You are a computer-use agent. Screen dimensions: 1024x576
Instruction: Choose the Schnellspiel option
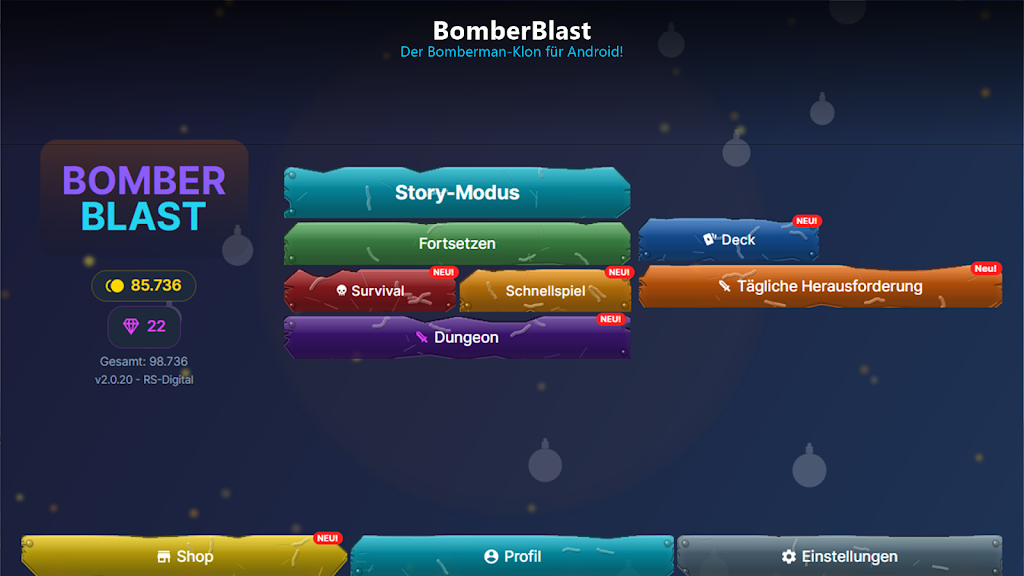[x=545, y=291]
